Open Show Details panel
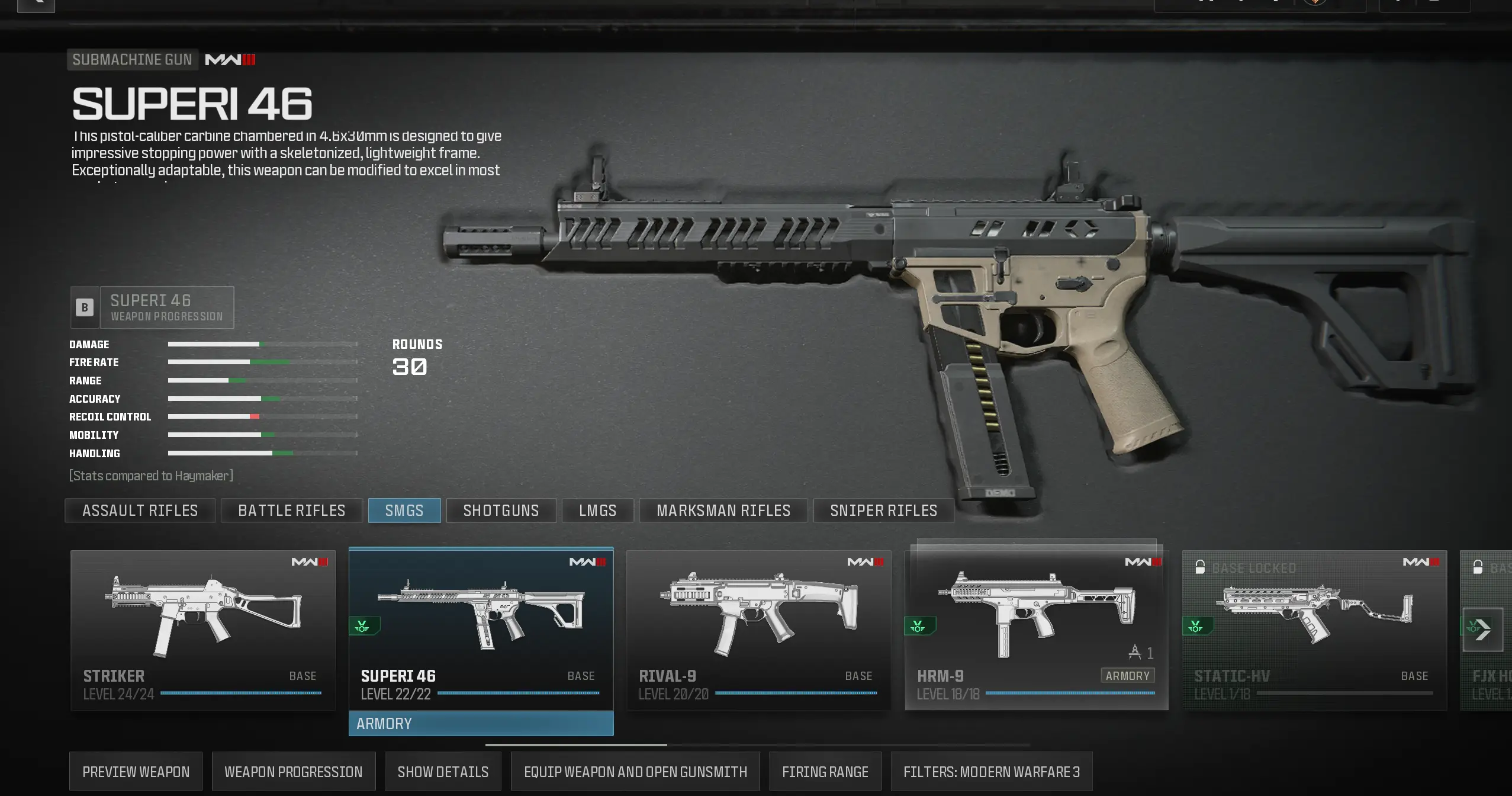 point(443,771)
